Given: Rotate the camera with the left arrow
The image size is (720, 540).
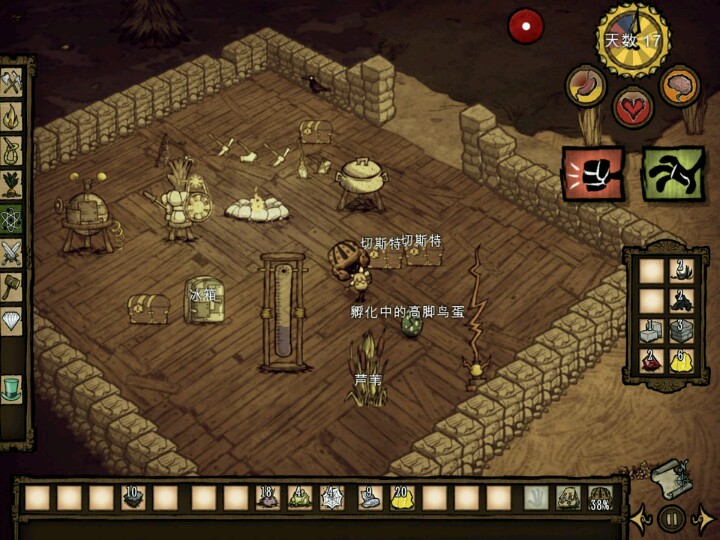Looking at the screenshot, I should (x=640, y=518).
